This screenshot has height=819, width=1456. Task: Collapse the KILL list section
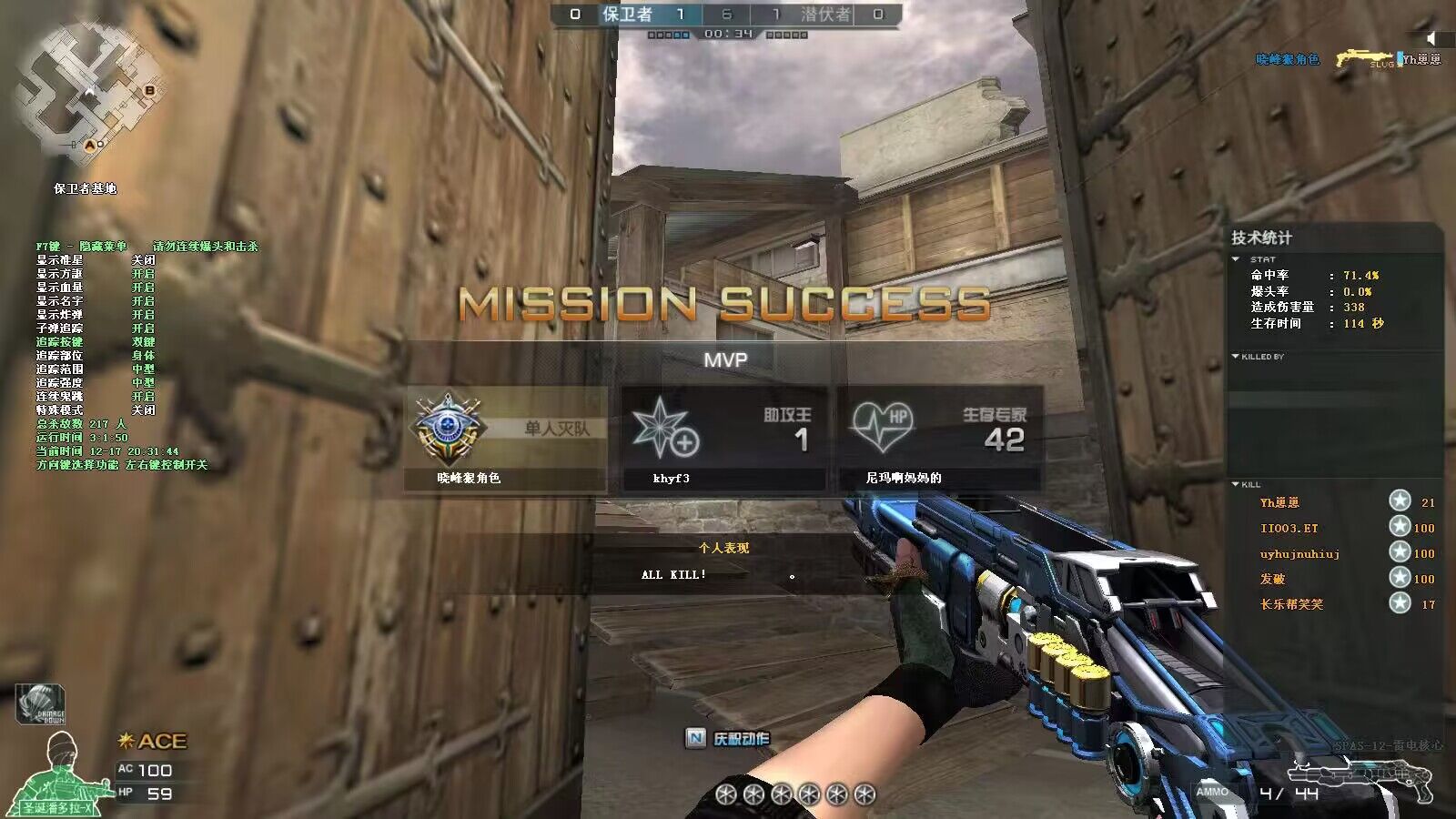click(1235, 484)
